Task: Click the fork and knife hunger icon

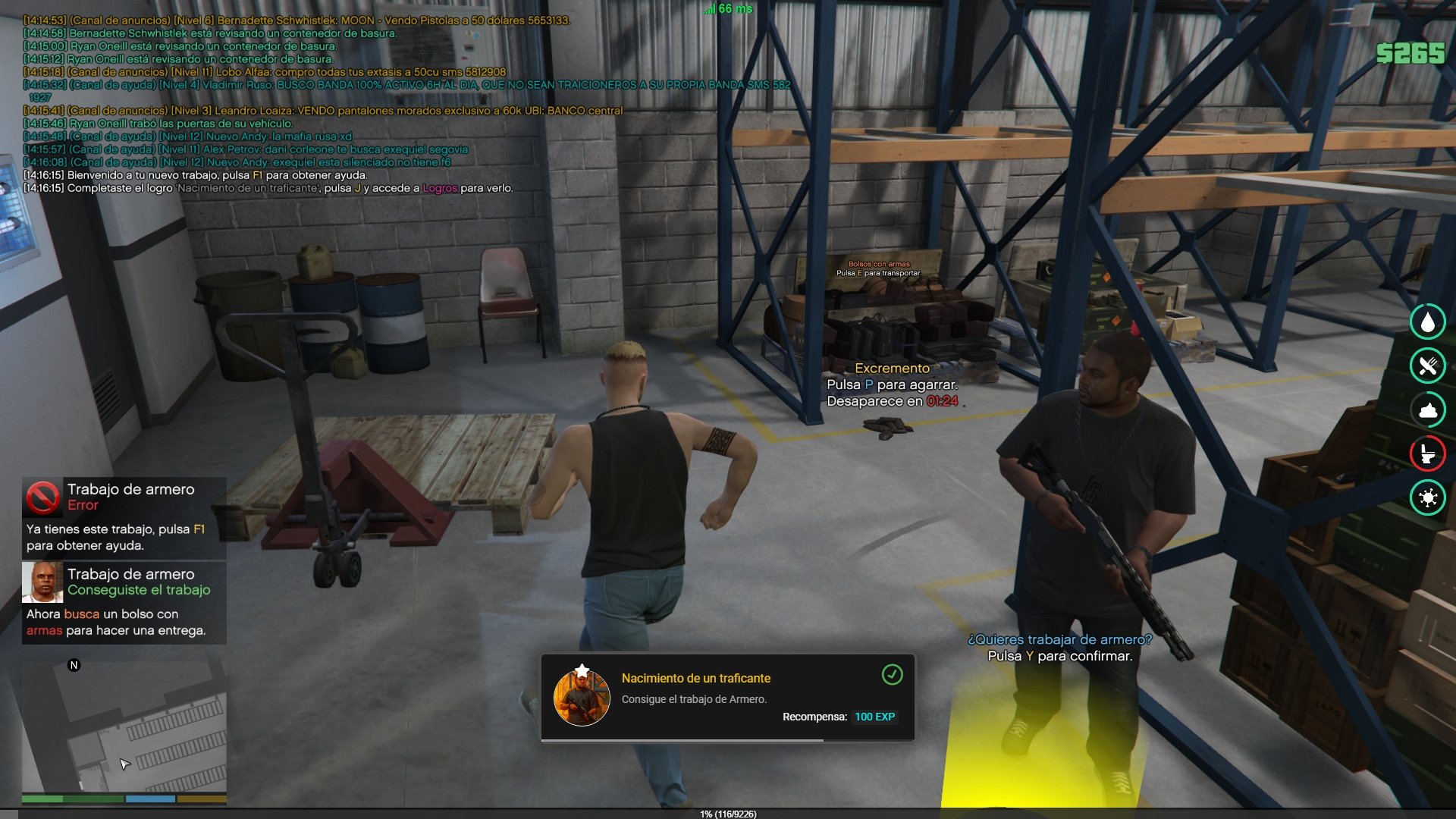Action: point(1427,366)
